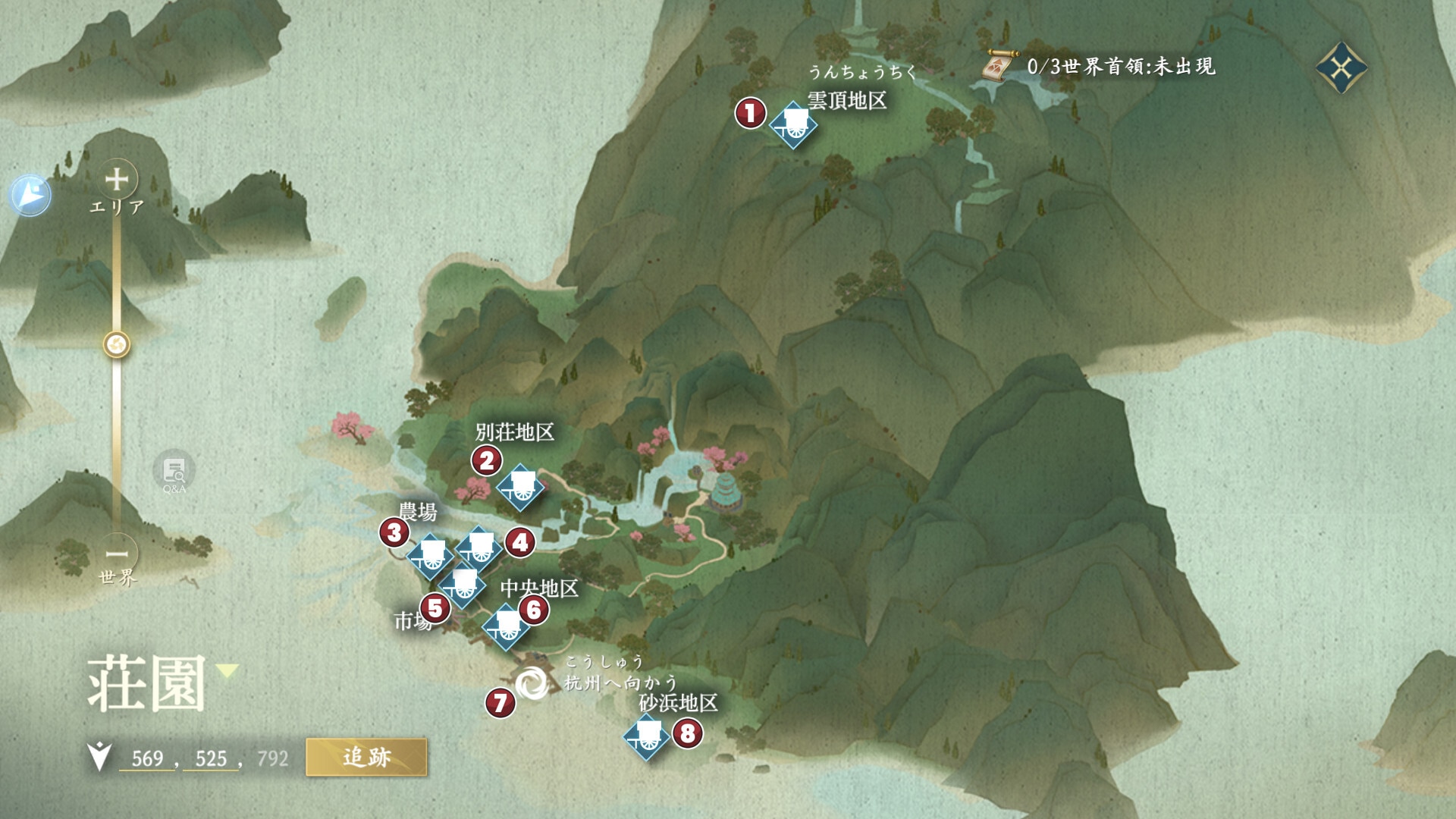This screenshot has width=1456, height=819.
Task: Select the 市場 carriage waypoint marked 5
Action: click(463, 586)
